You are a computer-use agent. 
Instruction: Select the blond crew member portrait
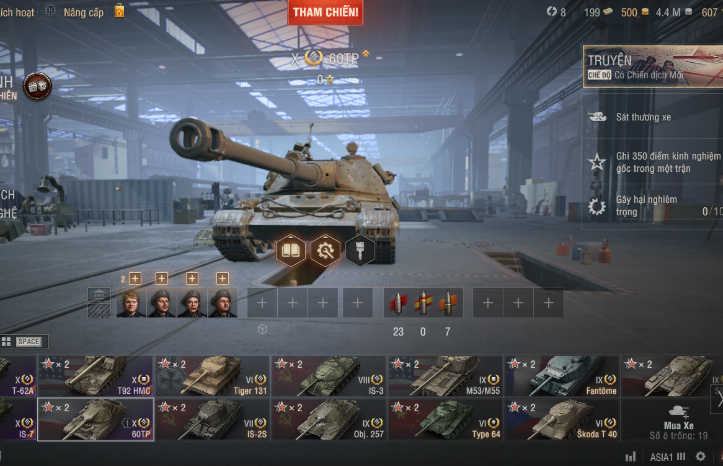point(130,302)
